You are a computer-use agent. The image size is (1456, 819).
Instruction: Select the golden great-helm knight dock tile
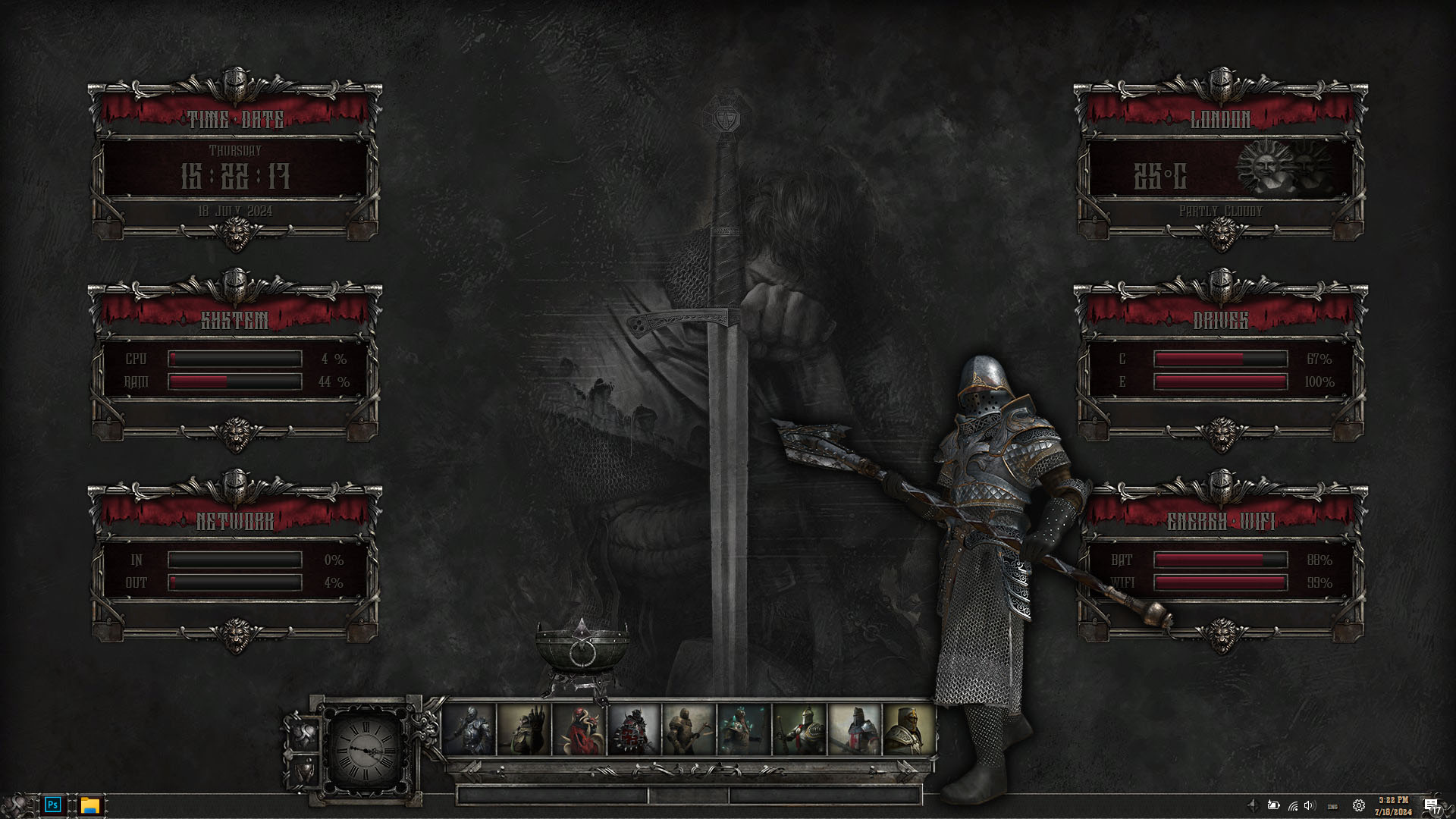[908, 730]
